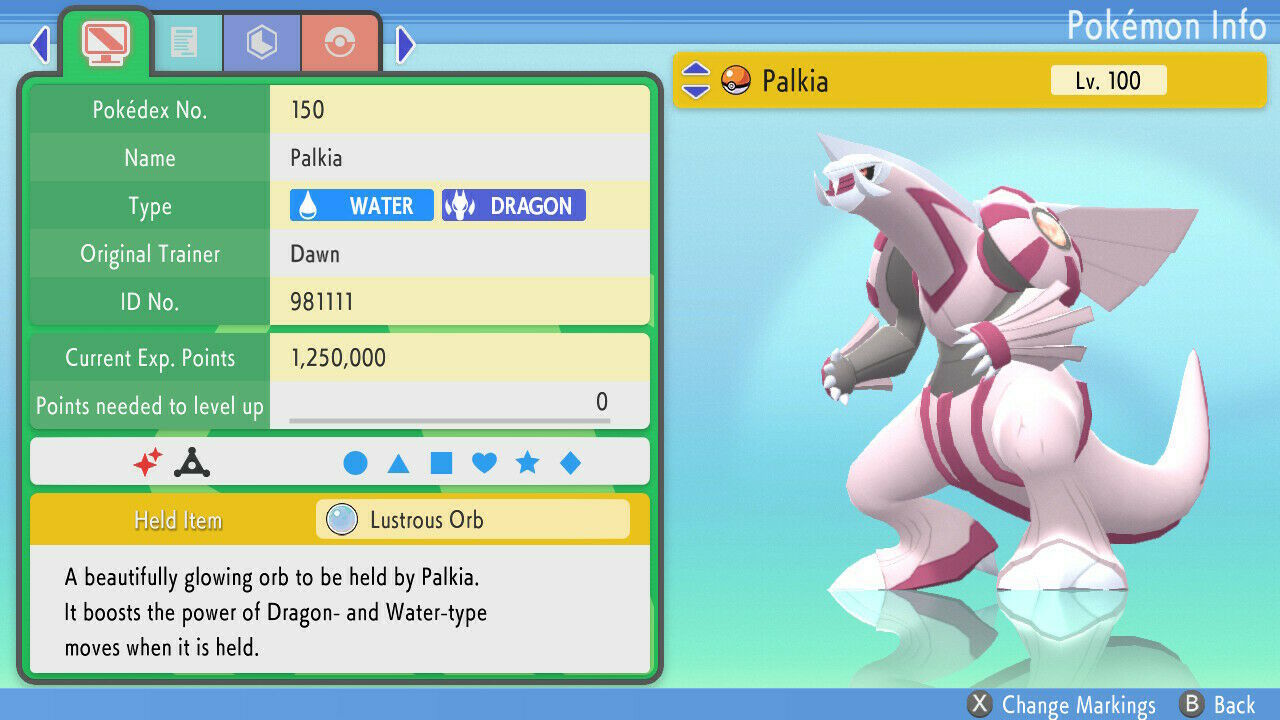This screenshot has height=720, width=1280.
Task: Open the Trainer Memo document tab
Action: coord(188,41)
